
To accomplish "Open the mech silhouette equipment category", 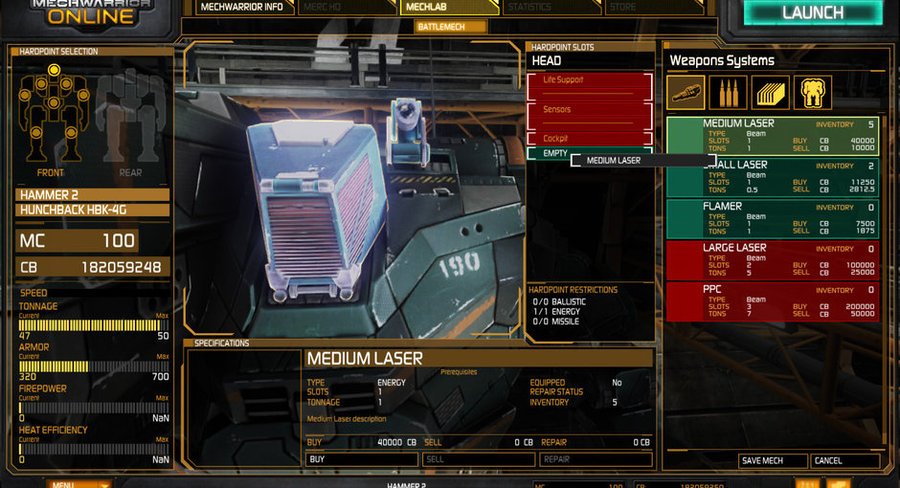I will (x=813, y=93).
